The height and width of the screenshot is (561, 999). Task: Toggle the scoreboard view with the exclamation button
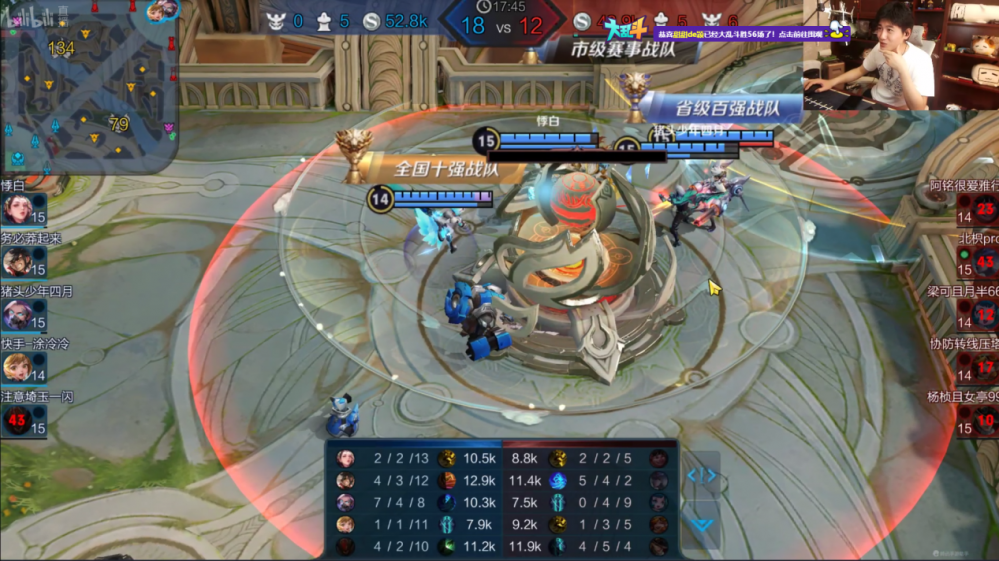[701, 476]
